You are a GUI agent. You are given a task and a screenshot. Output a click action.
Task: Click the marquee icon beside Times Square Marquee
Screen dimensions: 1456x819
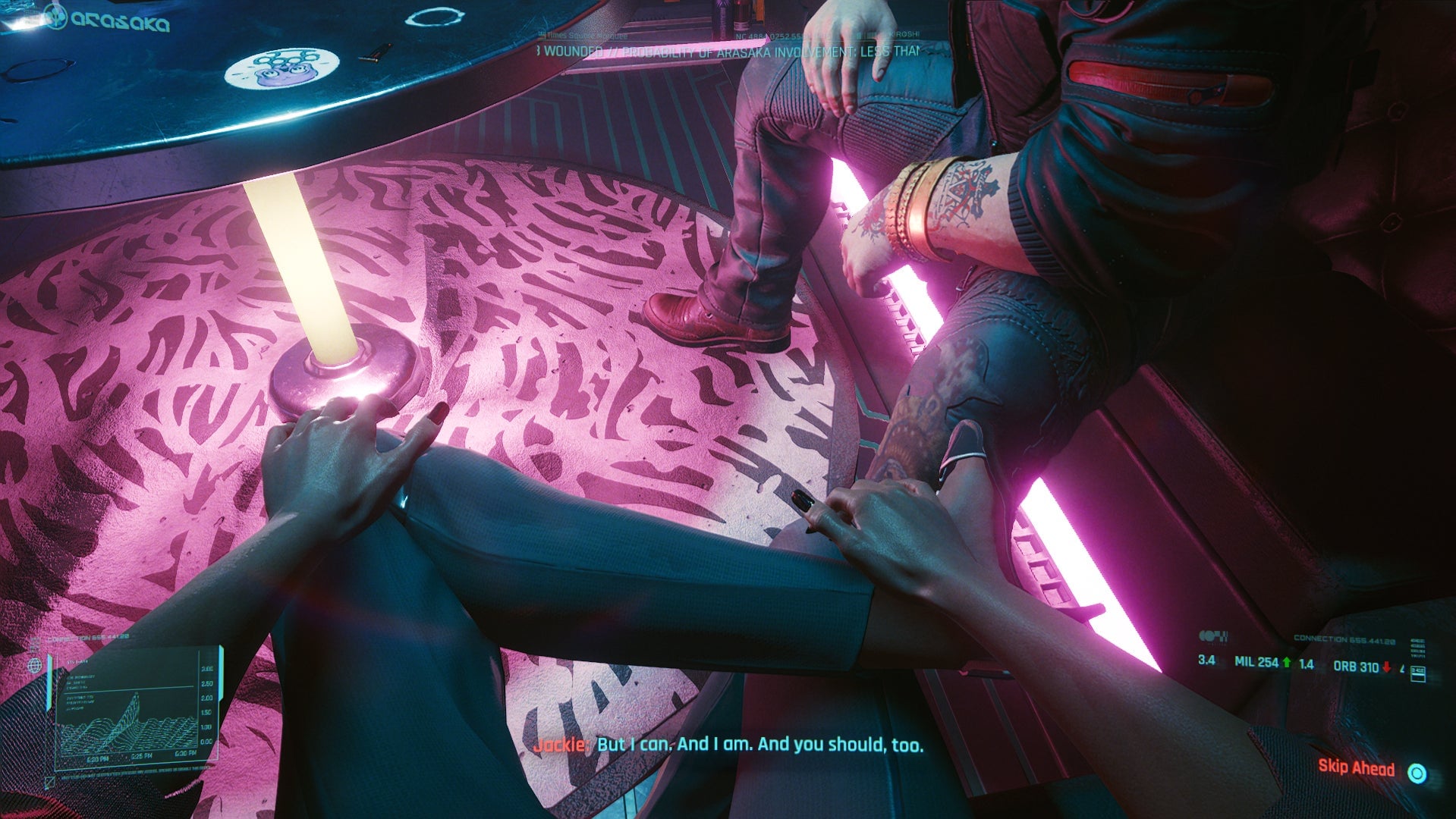543,34
